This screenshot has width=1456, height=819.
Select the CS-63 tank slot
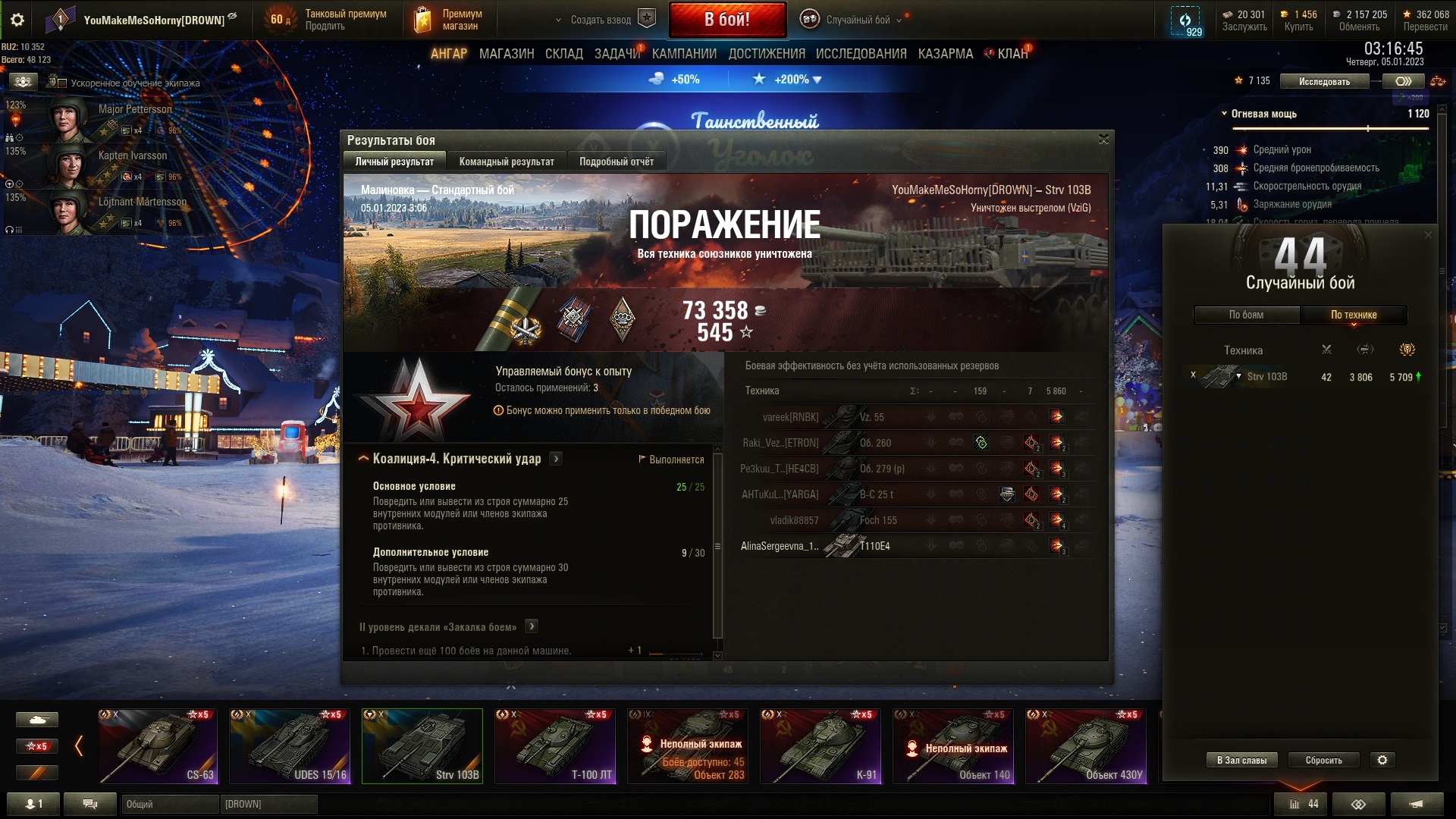157,746
